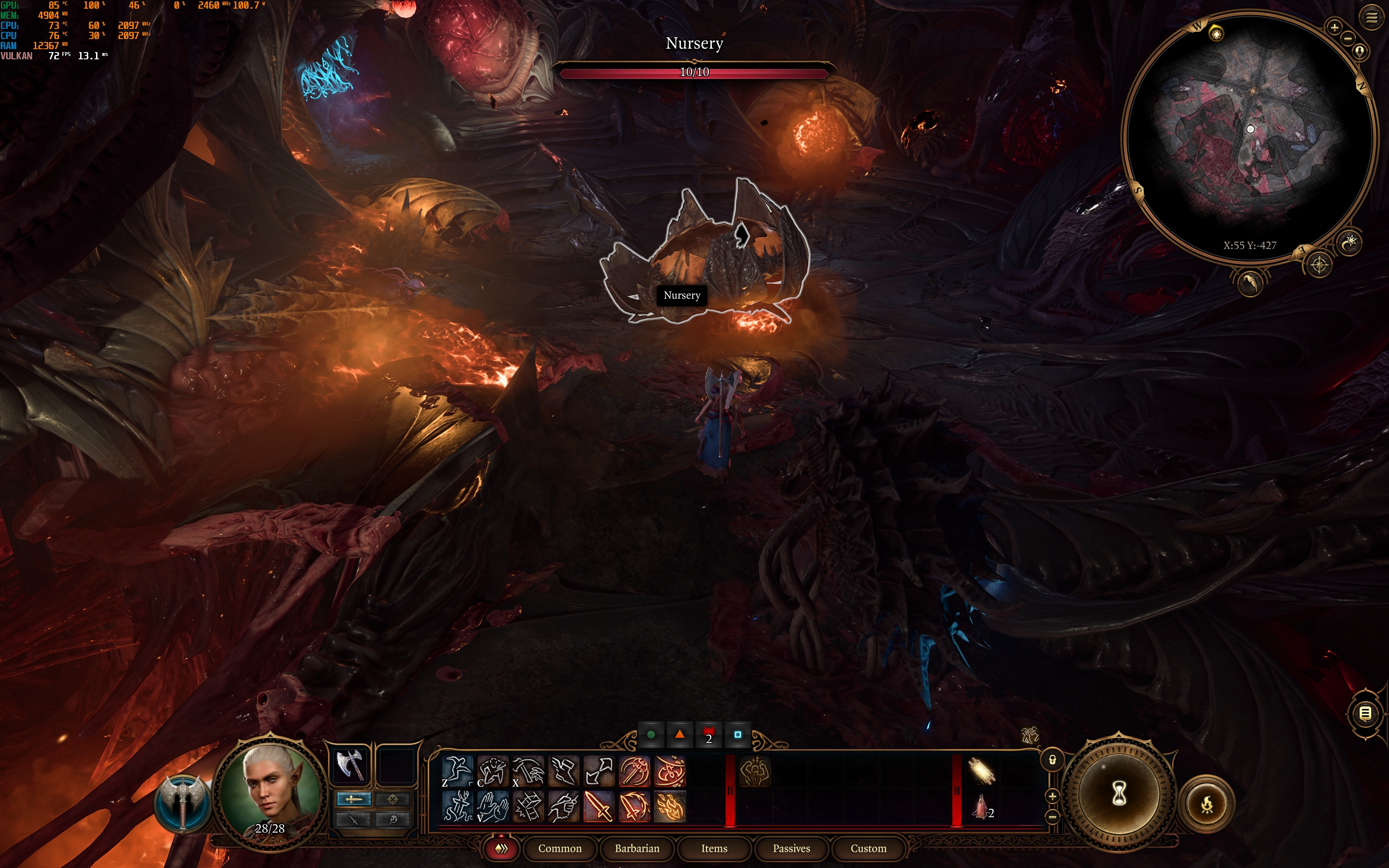The height and width of the screenshot is (868, 1389).
Task: Zoom in the minimap
Action: tap(1335, 27)
